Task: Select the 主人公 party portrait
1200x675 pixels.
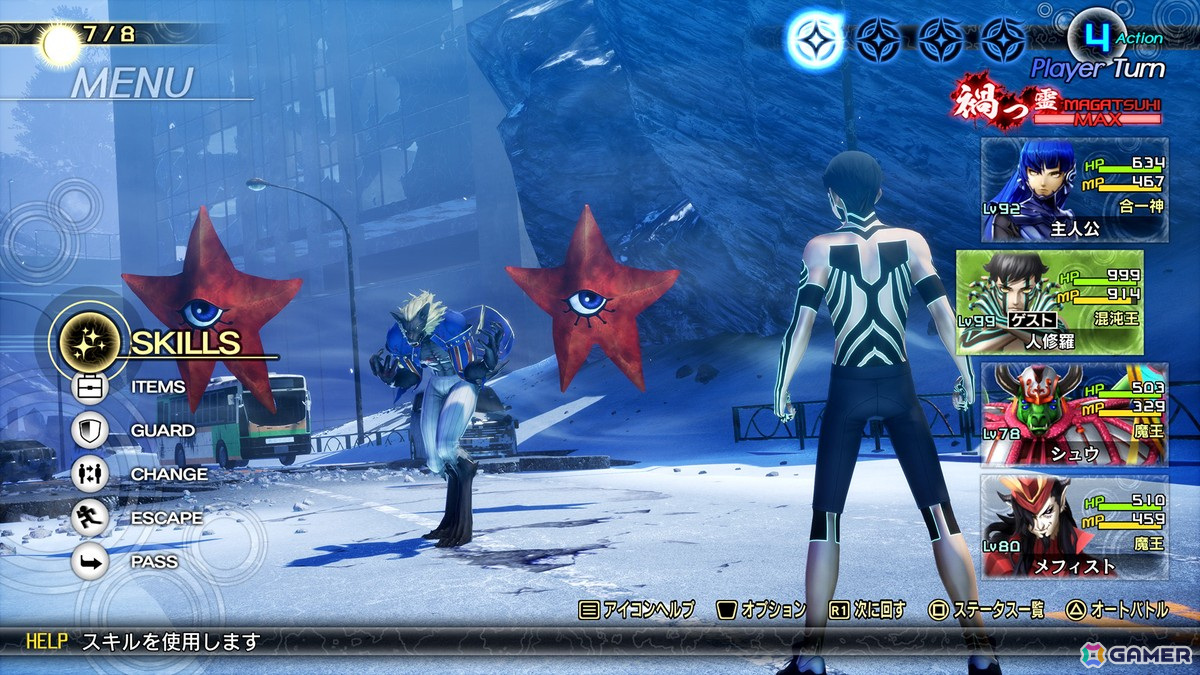Action: [1074, 190]
